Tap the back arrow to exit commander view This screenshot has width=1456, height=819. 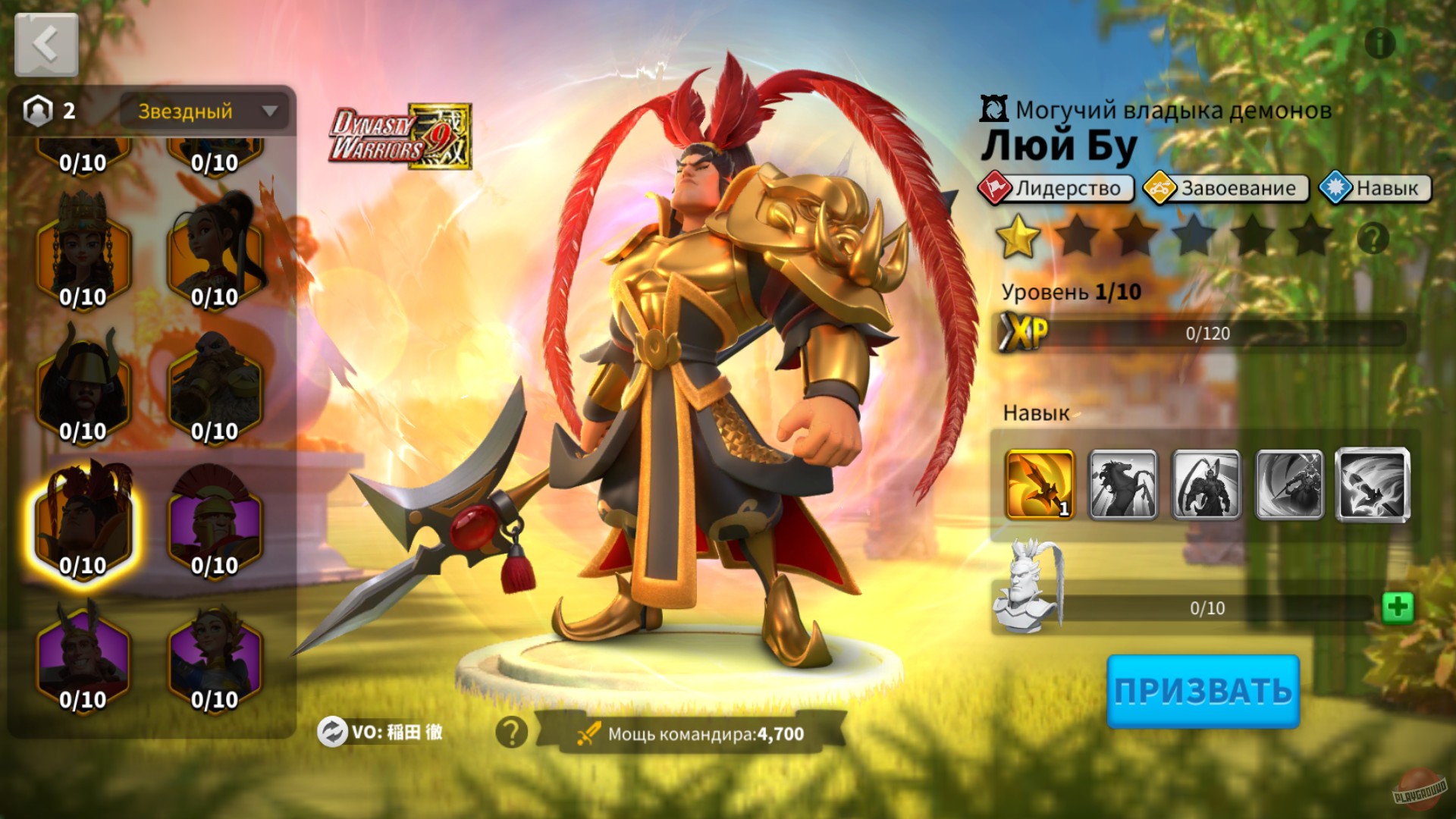coord(45,43)
